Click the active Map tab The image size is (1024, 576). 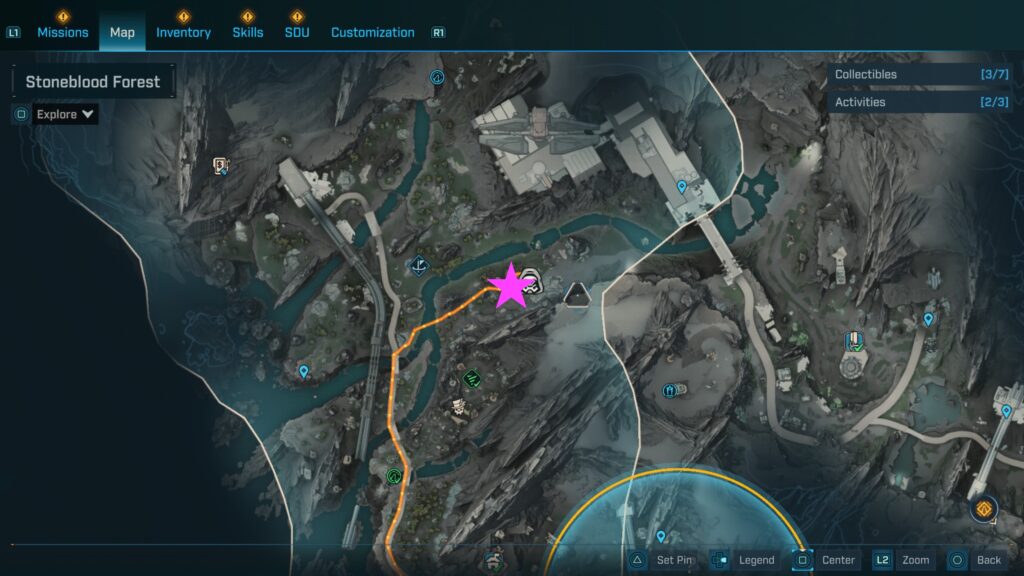(122, 32)
